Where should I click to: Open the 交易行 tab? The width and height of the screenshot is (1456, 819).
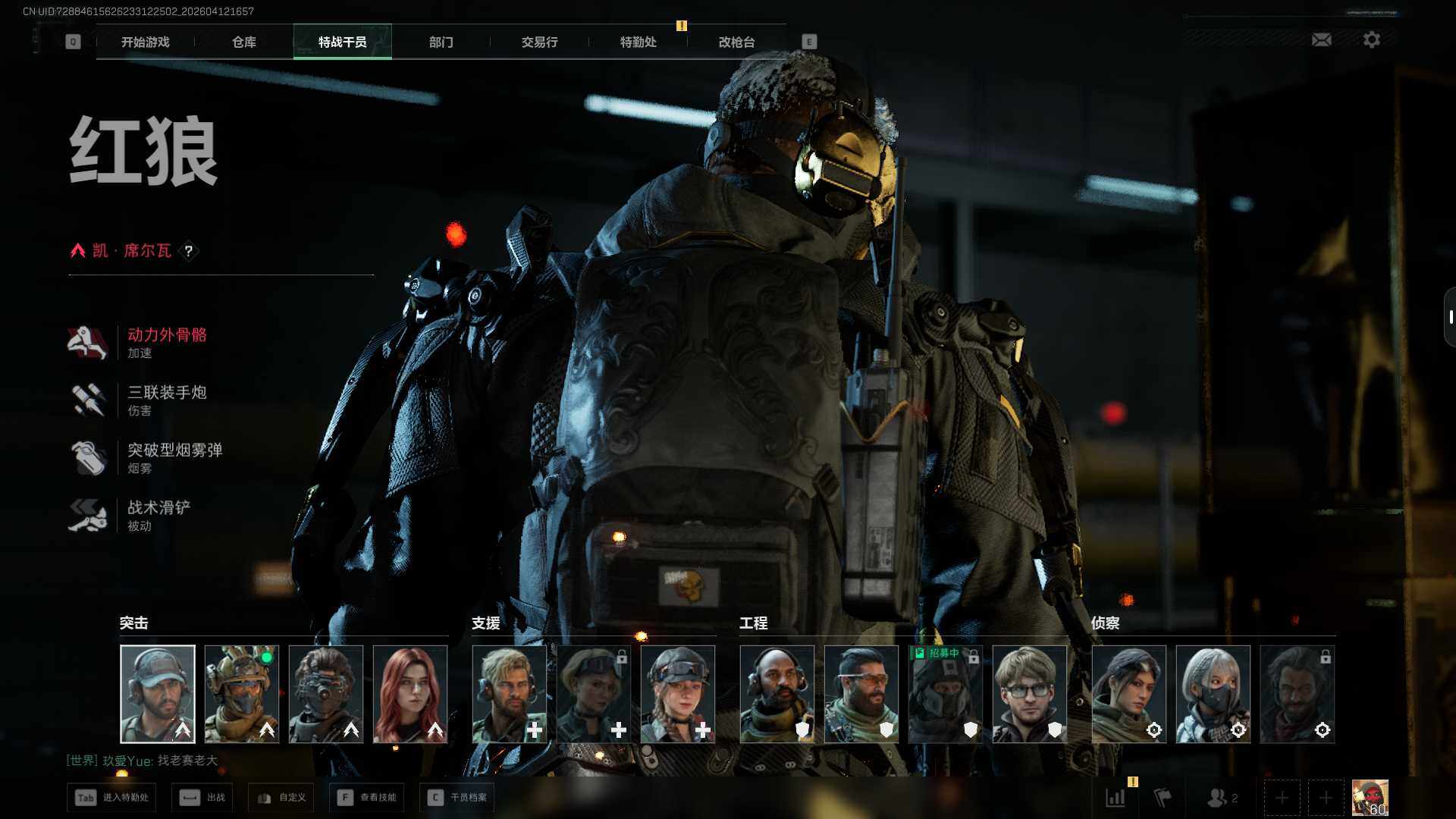click(539, 42)
